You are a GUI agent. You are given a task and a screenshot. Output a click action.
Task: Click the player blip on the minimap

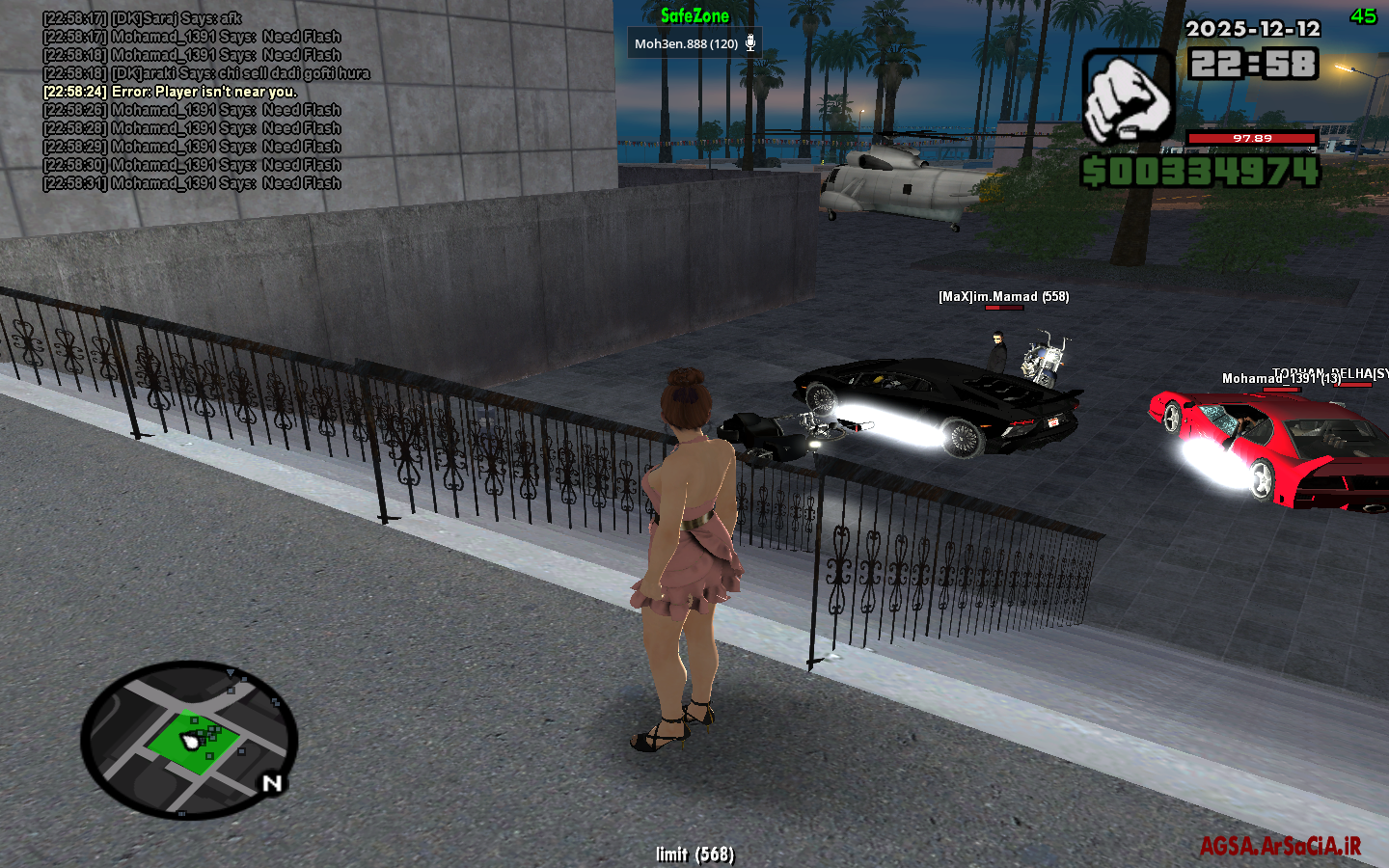tap(191, 743)
